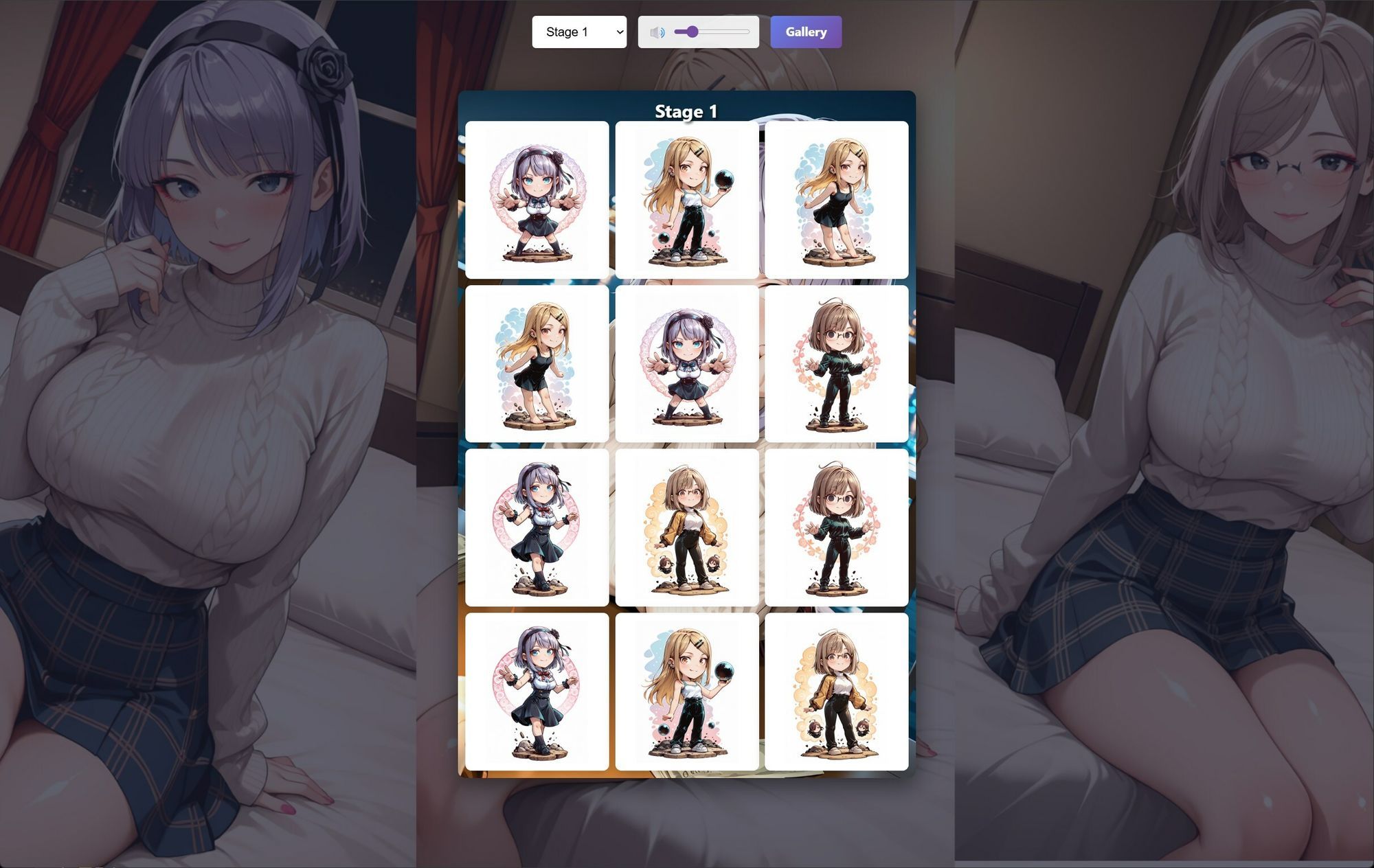Viewport: 1374px width, 868px height.
Task: Select the barefoot blonde chibi in row two
Action: tap(537, 365)
